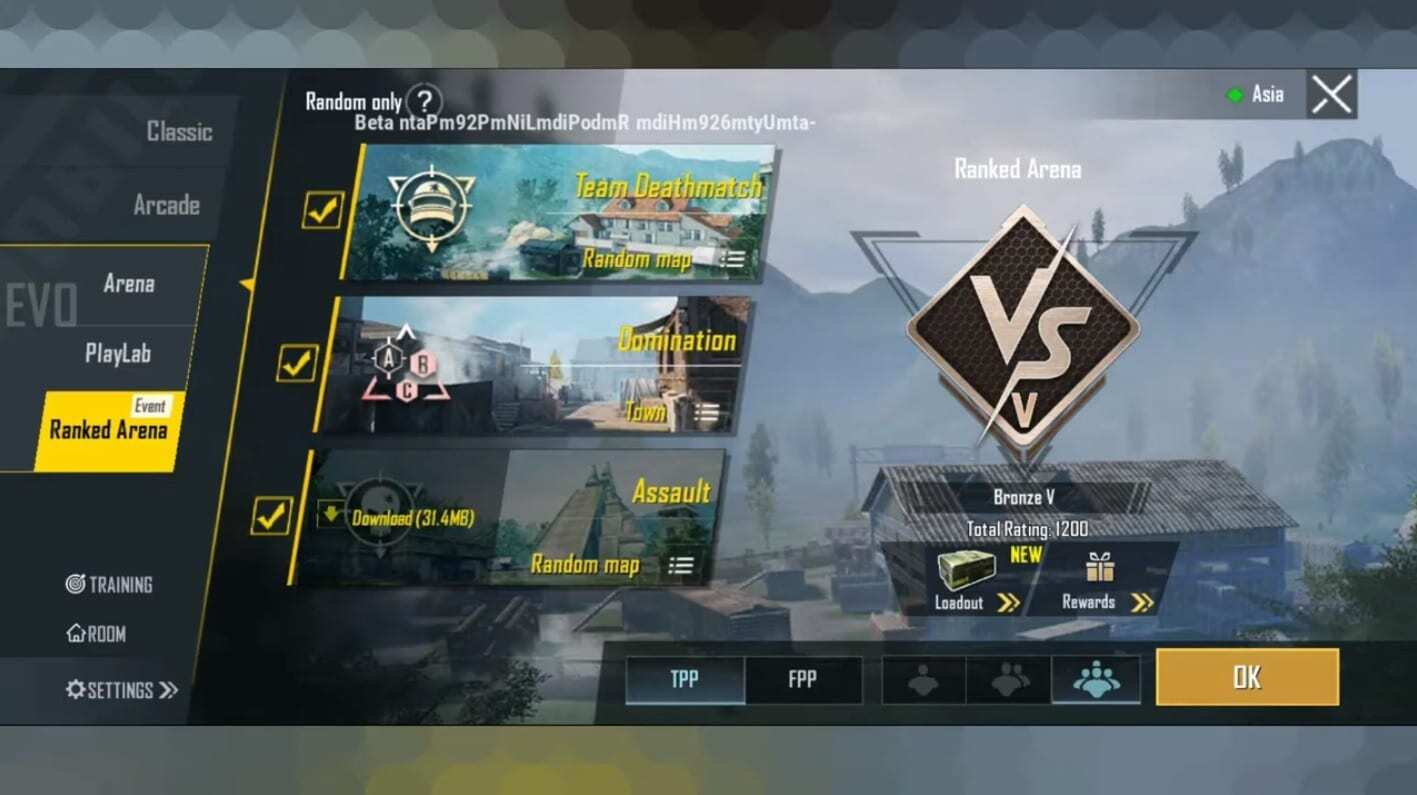Select the Arena tab
This screenshot has width=1417, height=795.
pyautogui.click(x=129, y=284)
